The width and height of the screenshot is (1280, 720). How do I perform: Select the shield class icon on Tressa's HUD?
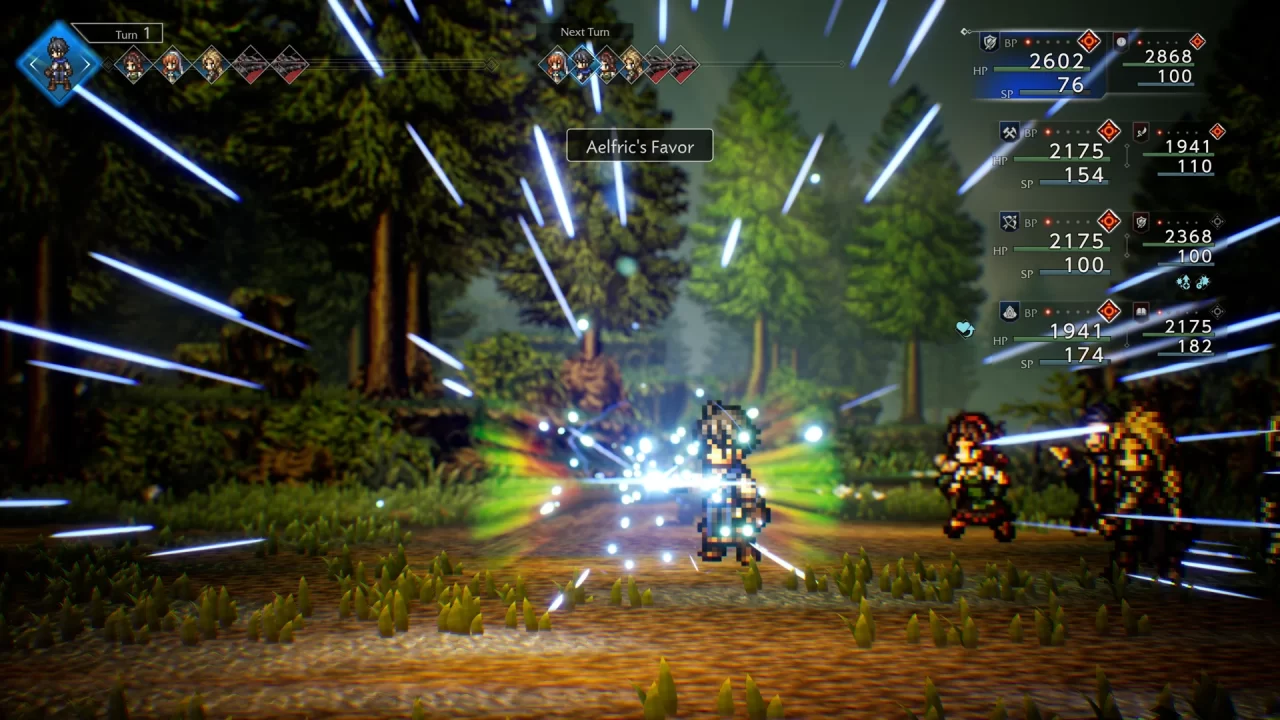tap(989, 41)
